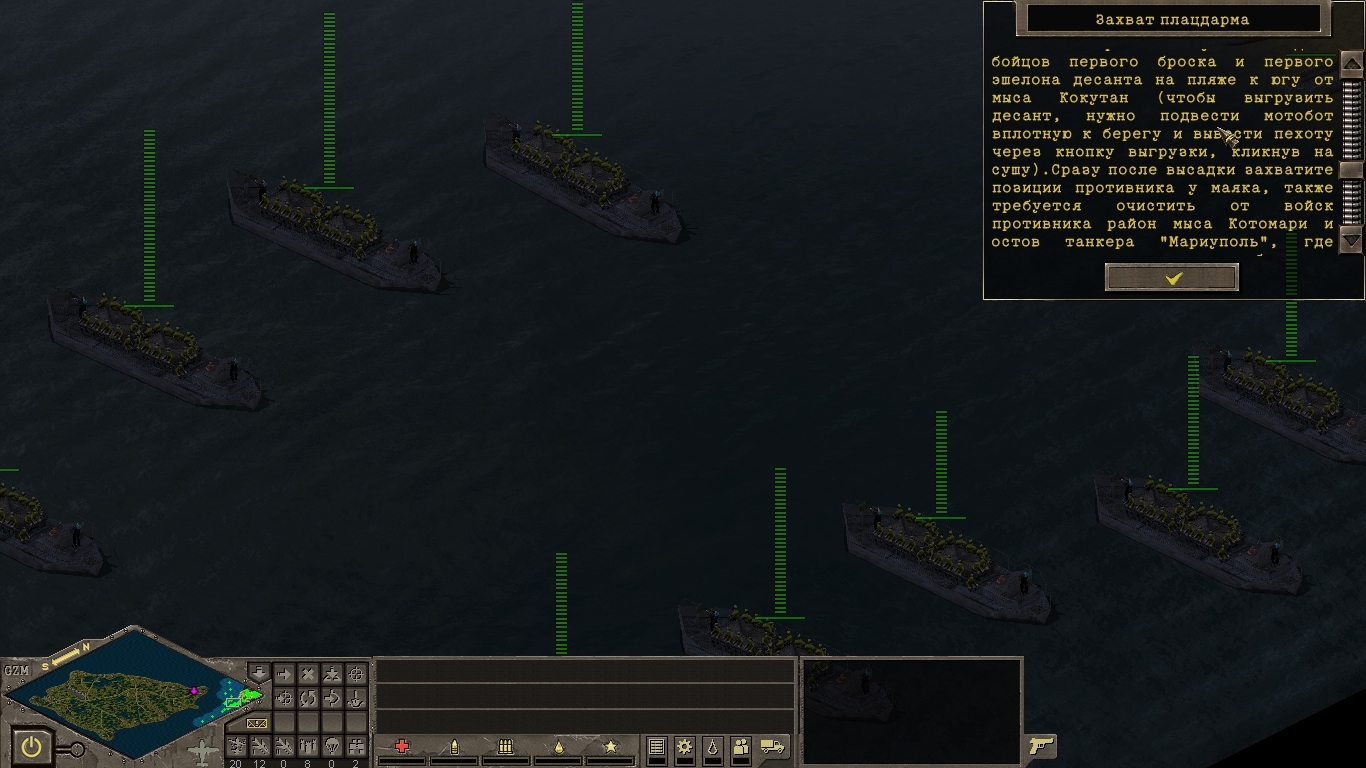Click the water drop icon button
Viewport: 1366px width, 768px height.
(712, 746)
